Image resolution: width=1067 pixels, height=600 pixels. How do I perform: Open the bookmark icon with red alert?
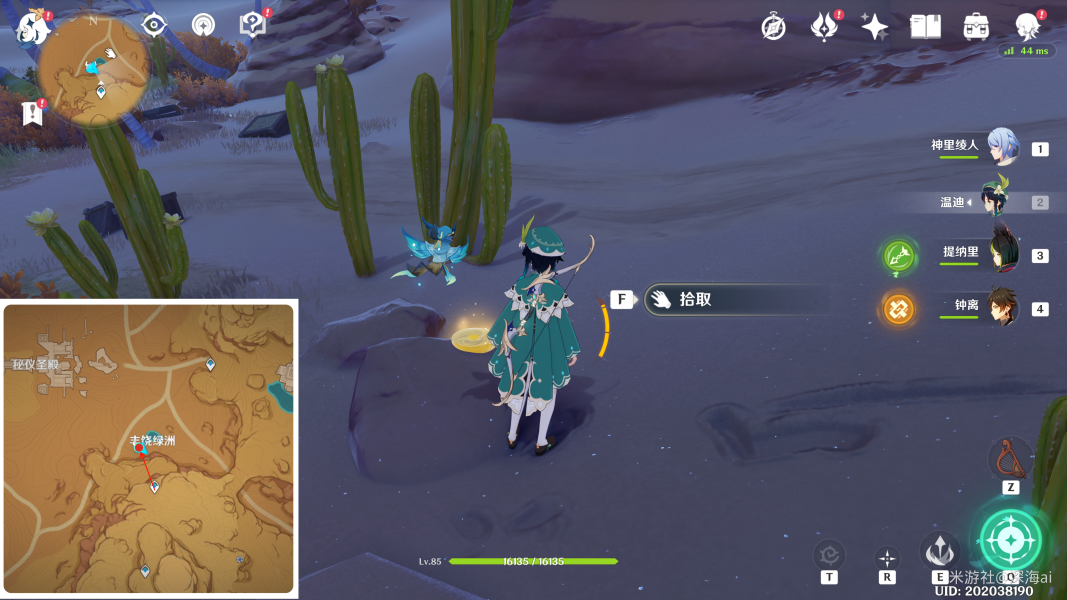pos(33,113)
